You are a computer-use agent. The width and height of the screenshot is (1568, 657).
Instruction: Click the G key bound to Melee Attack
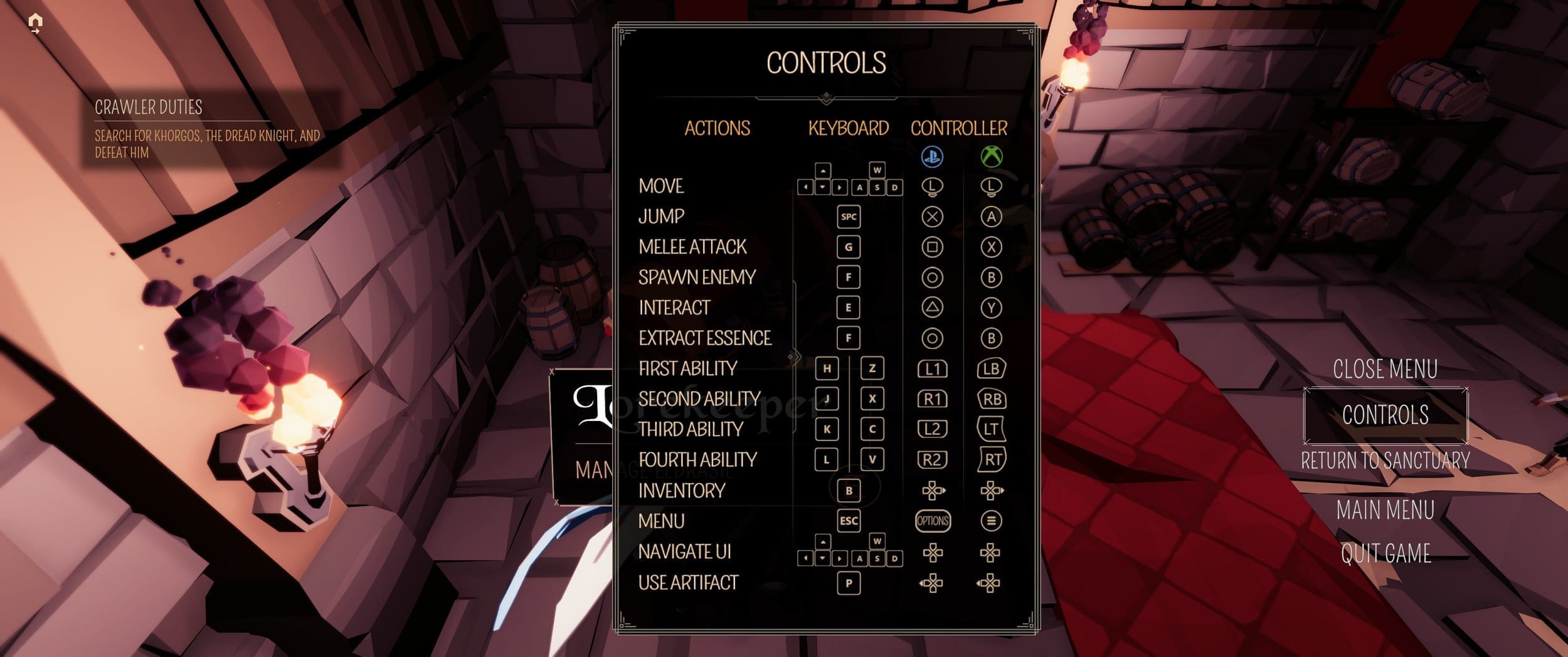click(849, 247)
